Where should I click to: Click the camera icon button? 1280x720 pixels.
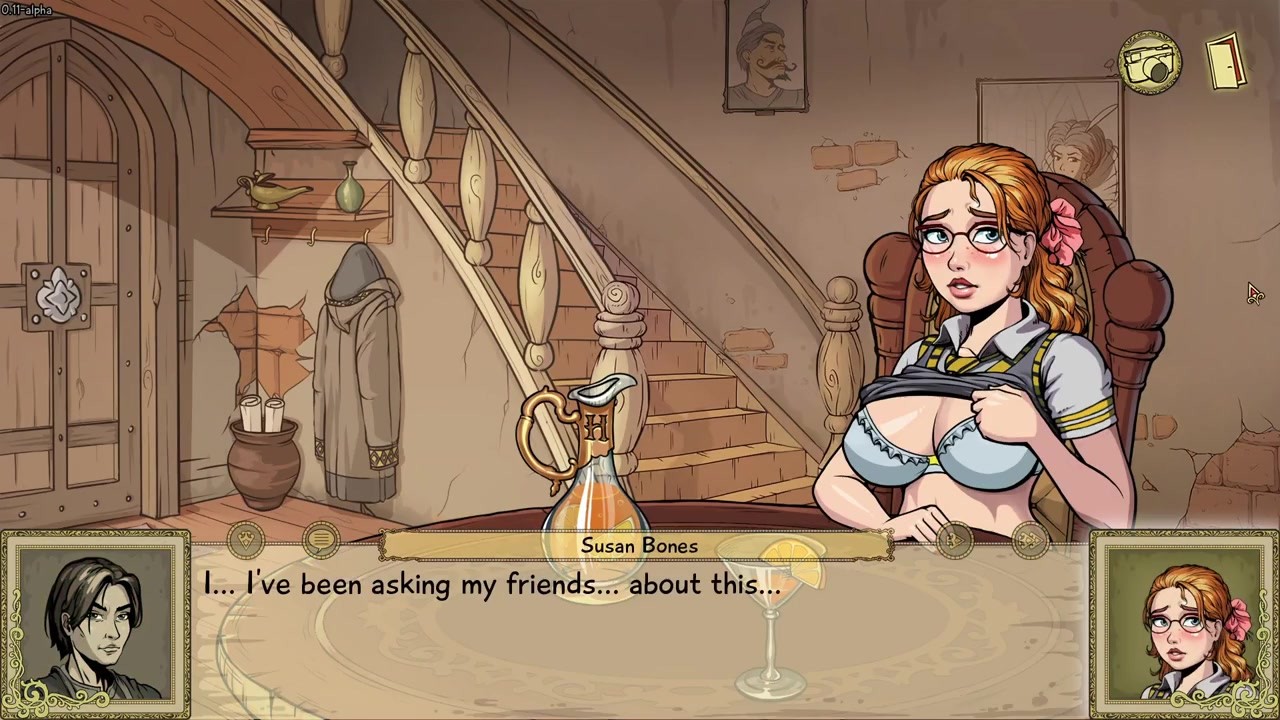[x=1150, y=63]
